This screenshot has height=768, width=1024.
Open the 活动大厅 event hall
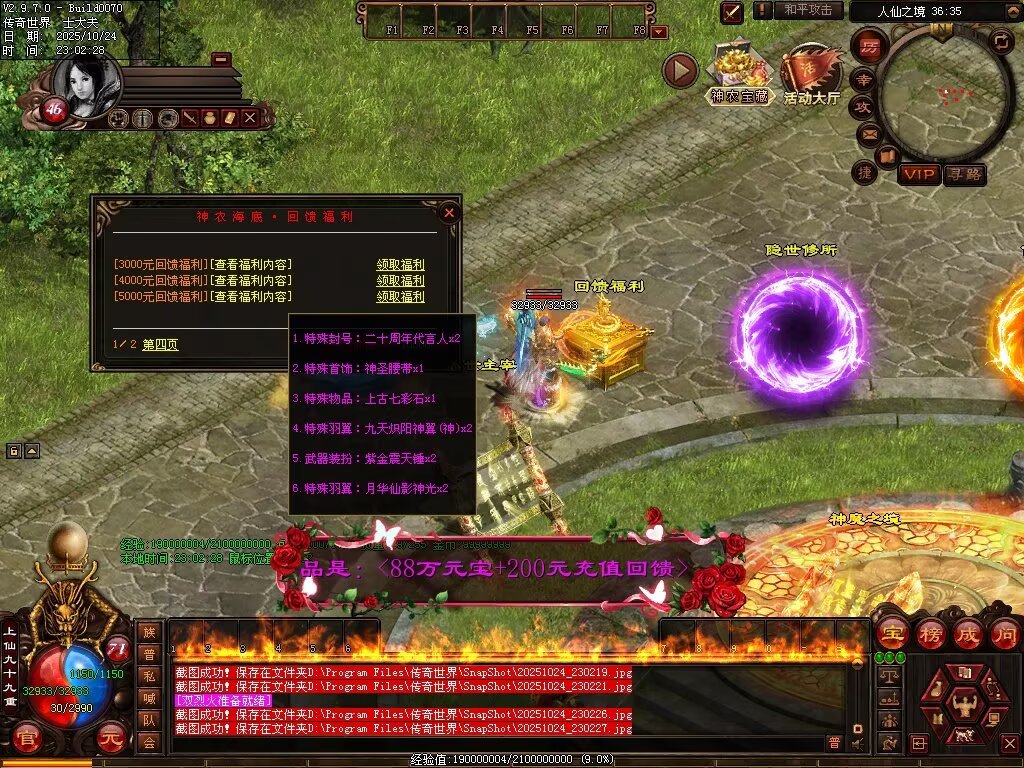point(811,73)
